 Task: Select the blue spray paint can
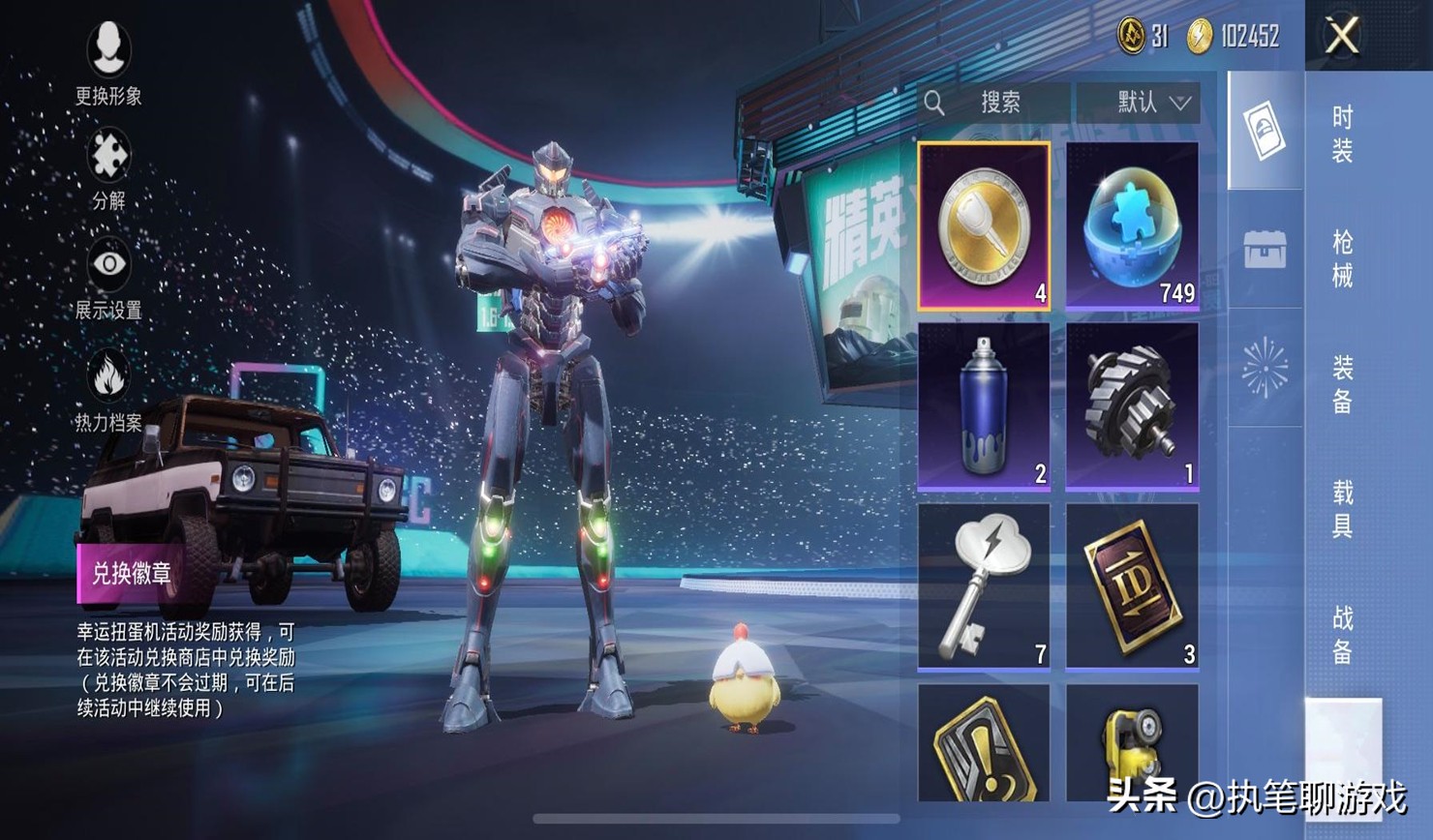tap(984, 406)
